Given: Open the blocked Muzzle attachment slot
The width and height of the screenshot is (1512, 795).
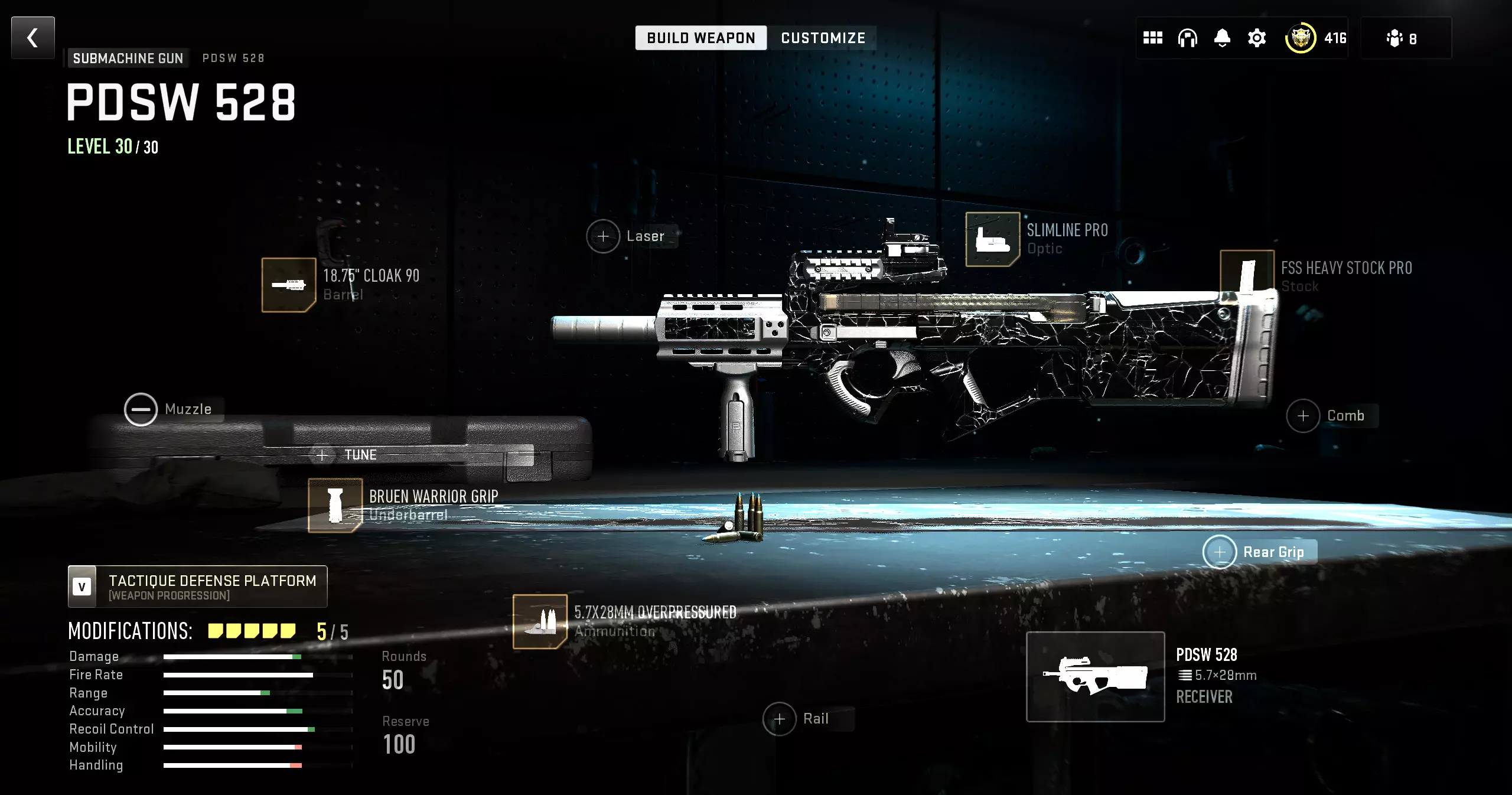Looking at the screenshot, I should point(141,409).
